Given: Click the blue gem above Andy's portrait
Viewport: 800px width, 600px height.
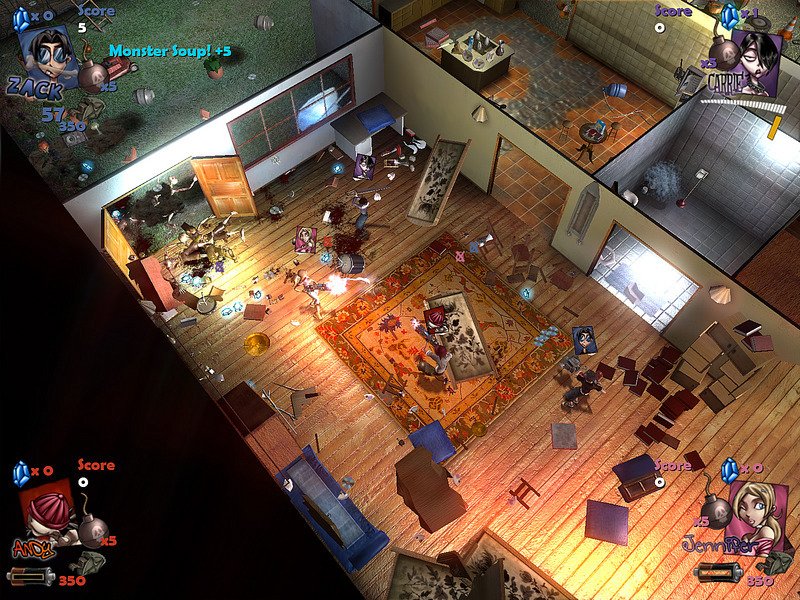Looking at the screenshot, I should pyautogui.click(x=23, y=470).
